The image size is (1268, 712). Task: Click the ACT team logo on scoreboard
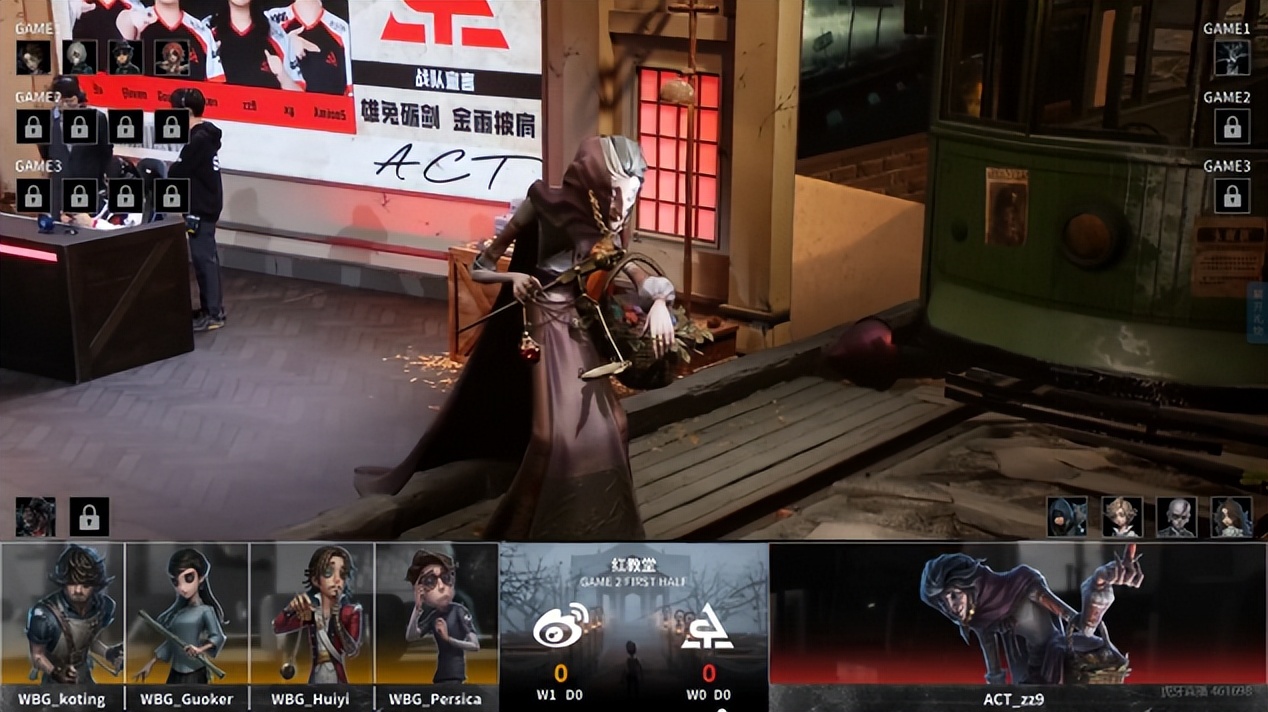[707, 626]
